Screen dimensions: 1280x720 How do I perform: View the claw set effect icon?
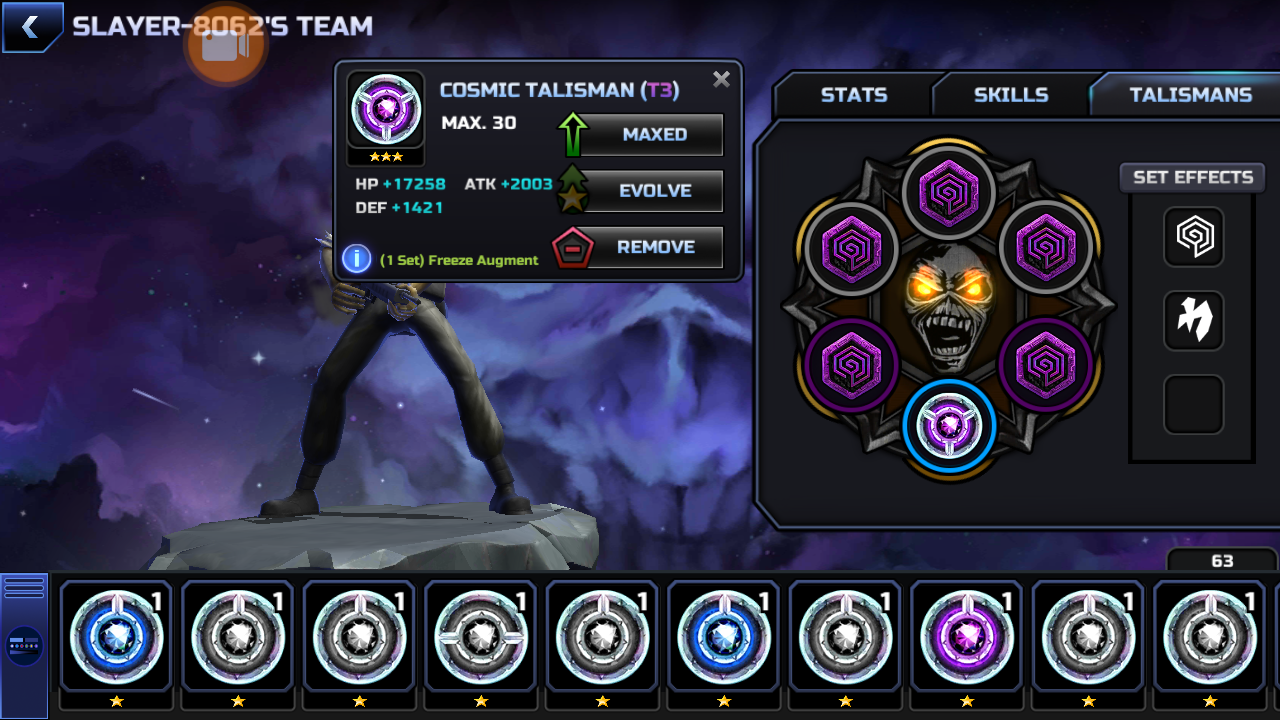[1194, 320]
